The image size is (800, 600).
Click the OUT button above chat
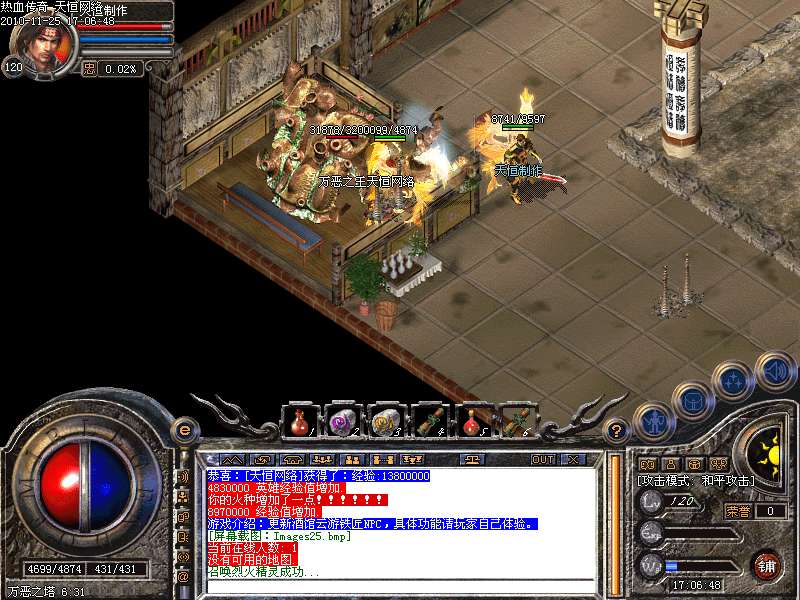tap(542, 459)
